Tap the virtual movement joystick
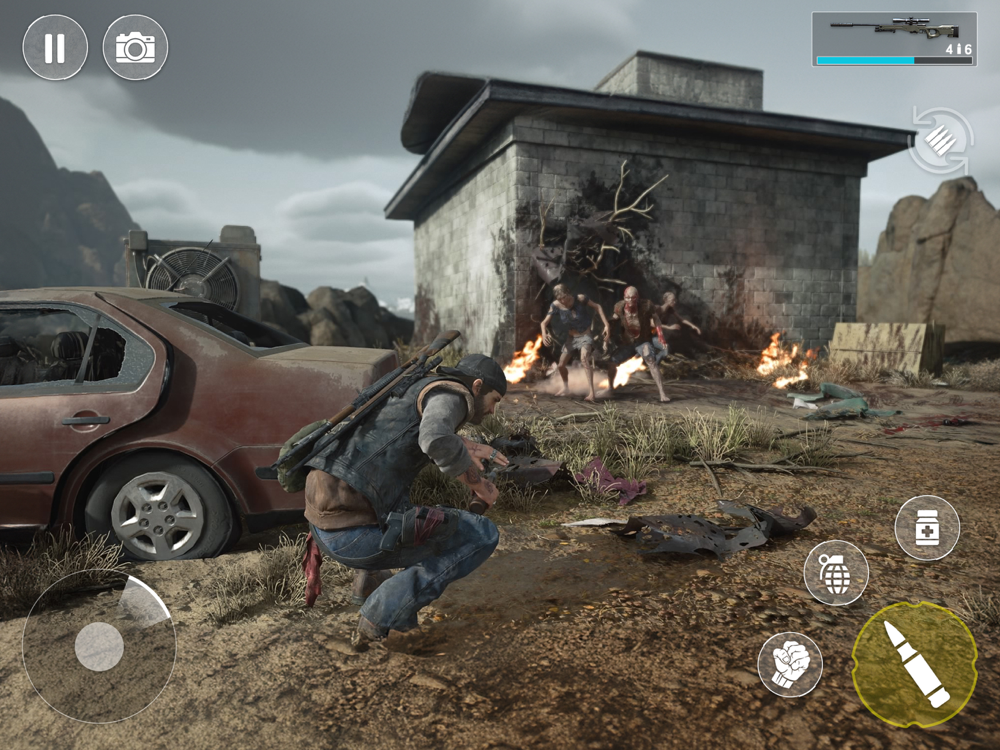Viewport: 1000px width, 750px height. click(99, 646)
